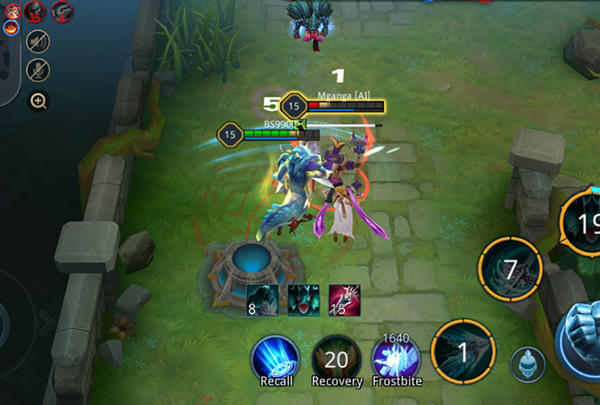Activate the Recall spell

click(x=274, y=358)
